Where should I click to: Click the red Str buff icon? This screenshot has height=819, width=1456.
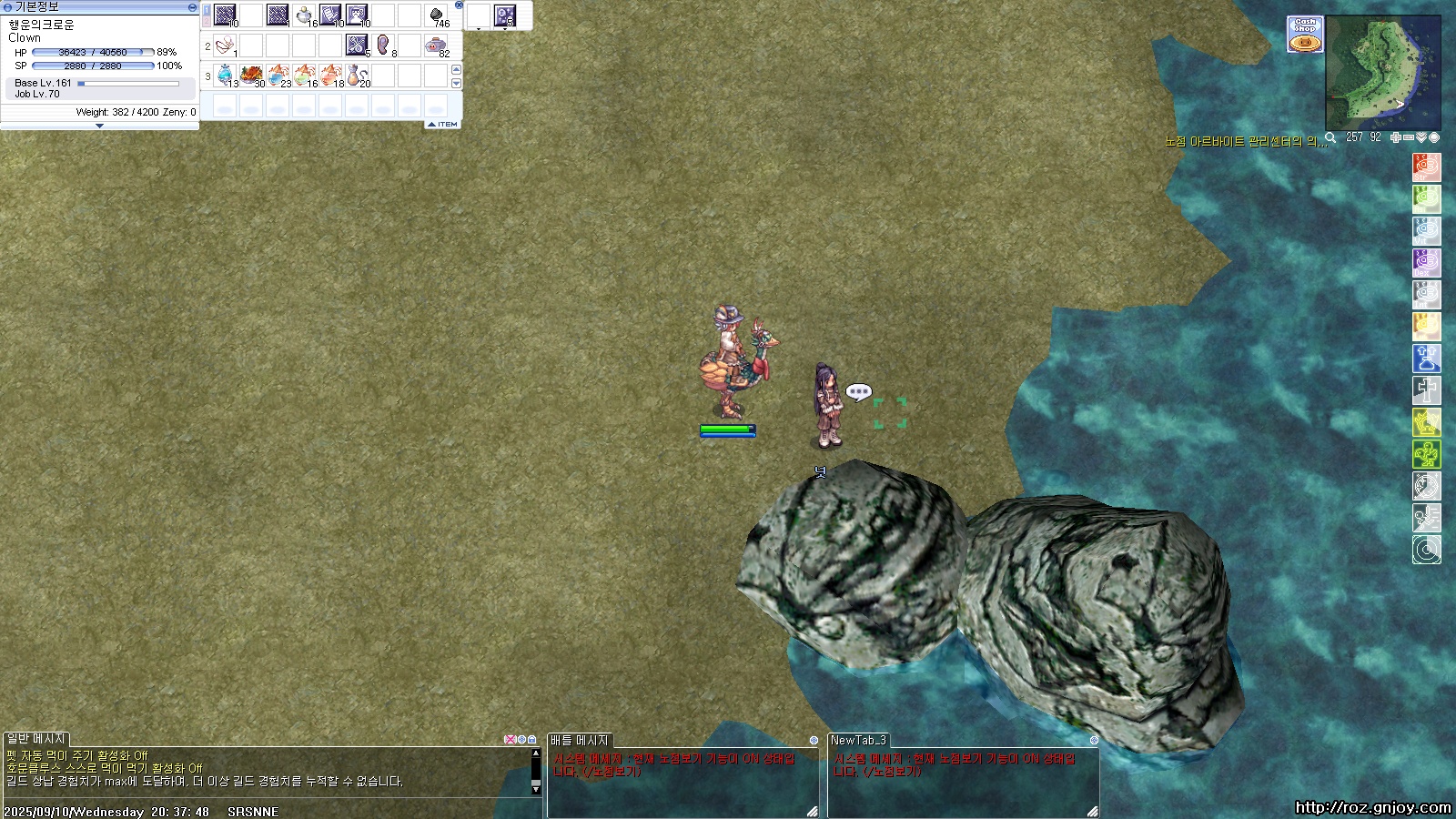(1426, 167)
